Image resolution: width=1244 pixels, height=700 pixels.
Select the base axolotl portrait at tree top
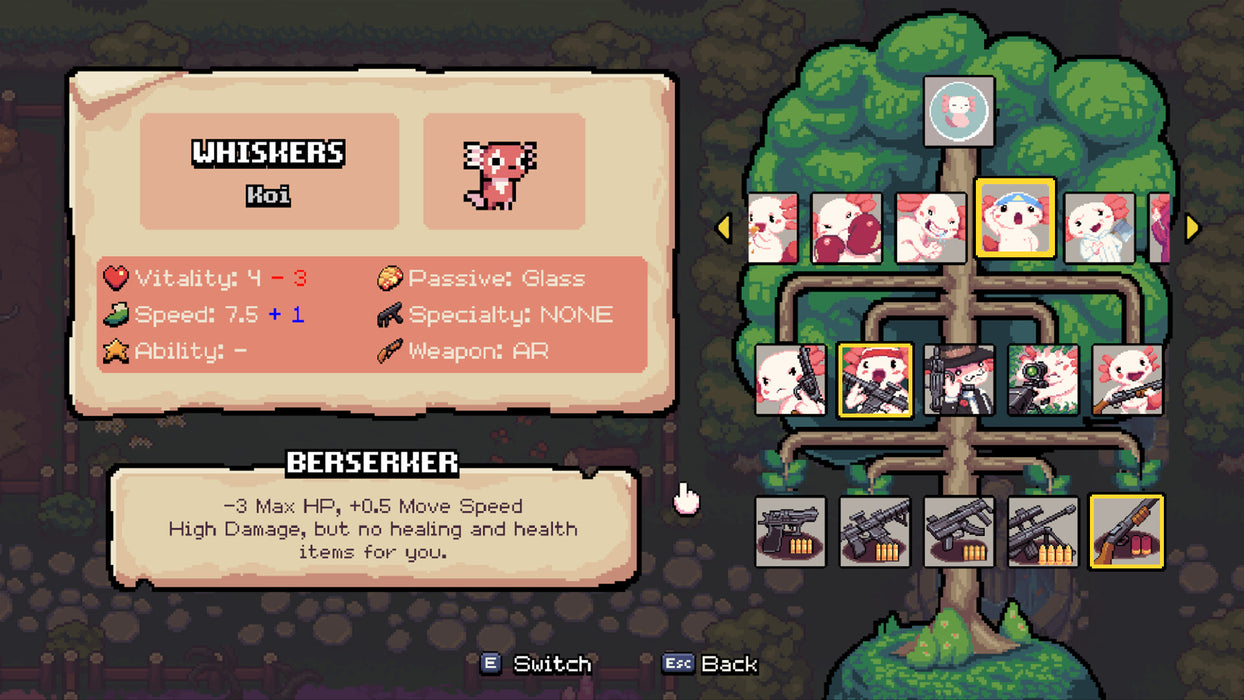pyautogui.click(x=959, y=111)
